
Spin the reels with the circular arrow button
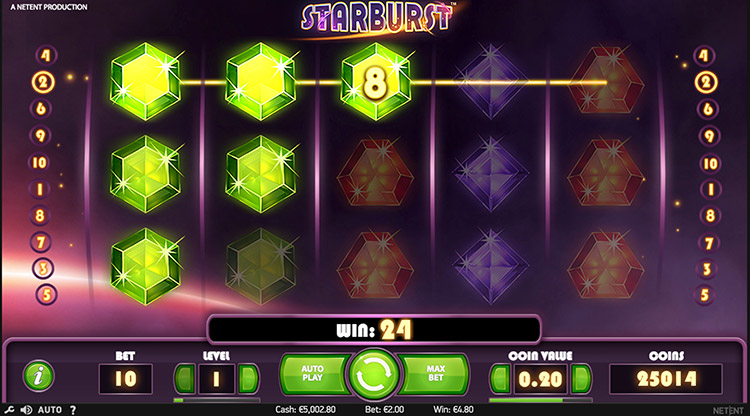coord(374,374)
